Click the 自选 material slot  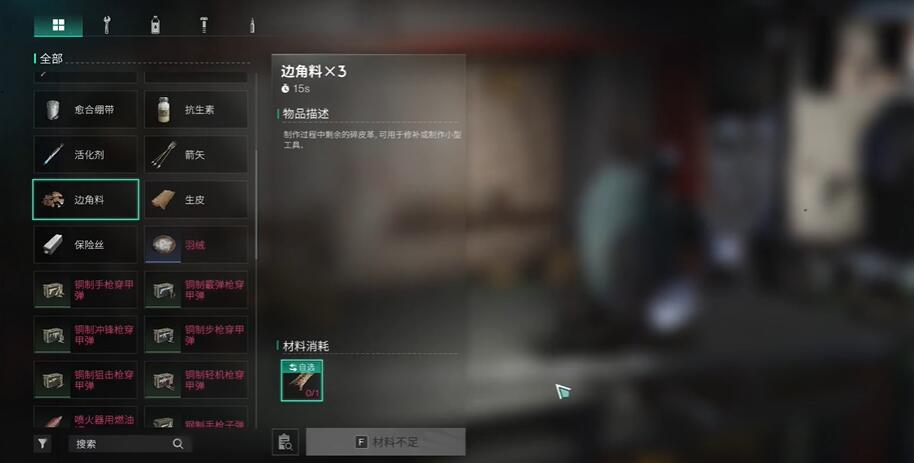tap(301, 380)
